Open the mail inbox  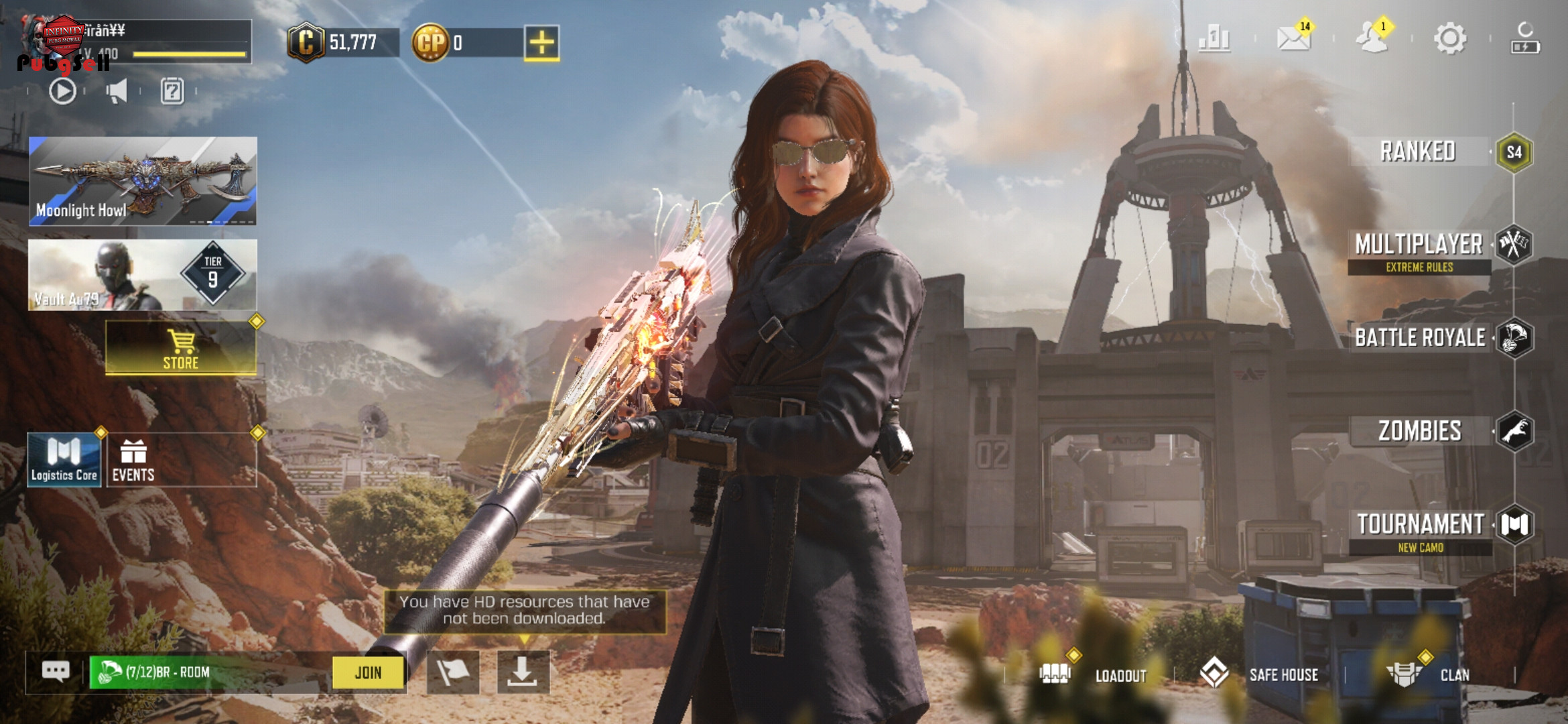[x=1293, y=38]
